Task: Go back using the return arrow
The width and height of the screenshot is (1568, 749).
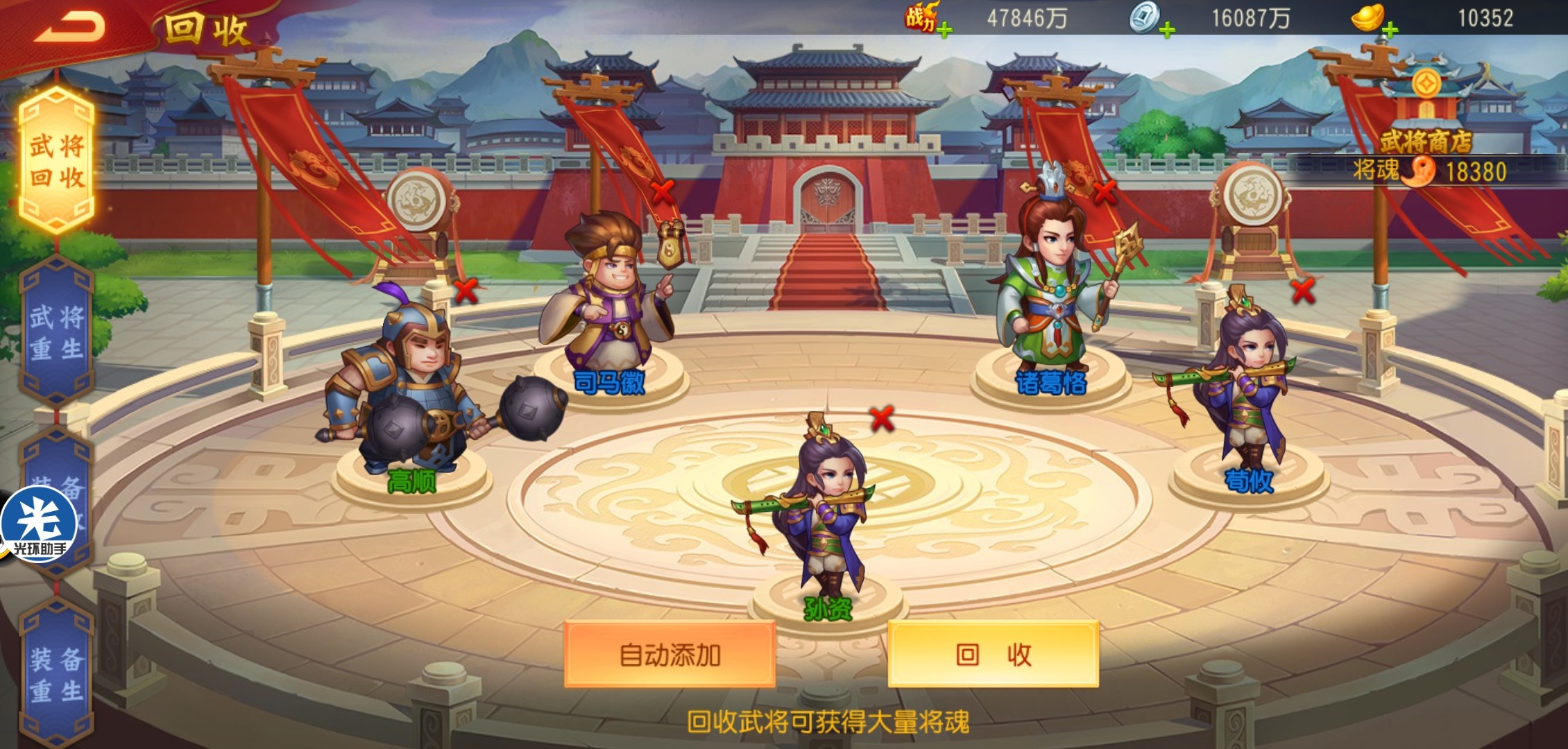Action: [x=69, y=26]
